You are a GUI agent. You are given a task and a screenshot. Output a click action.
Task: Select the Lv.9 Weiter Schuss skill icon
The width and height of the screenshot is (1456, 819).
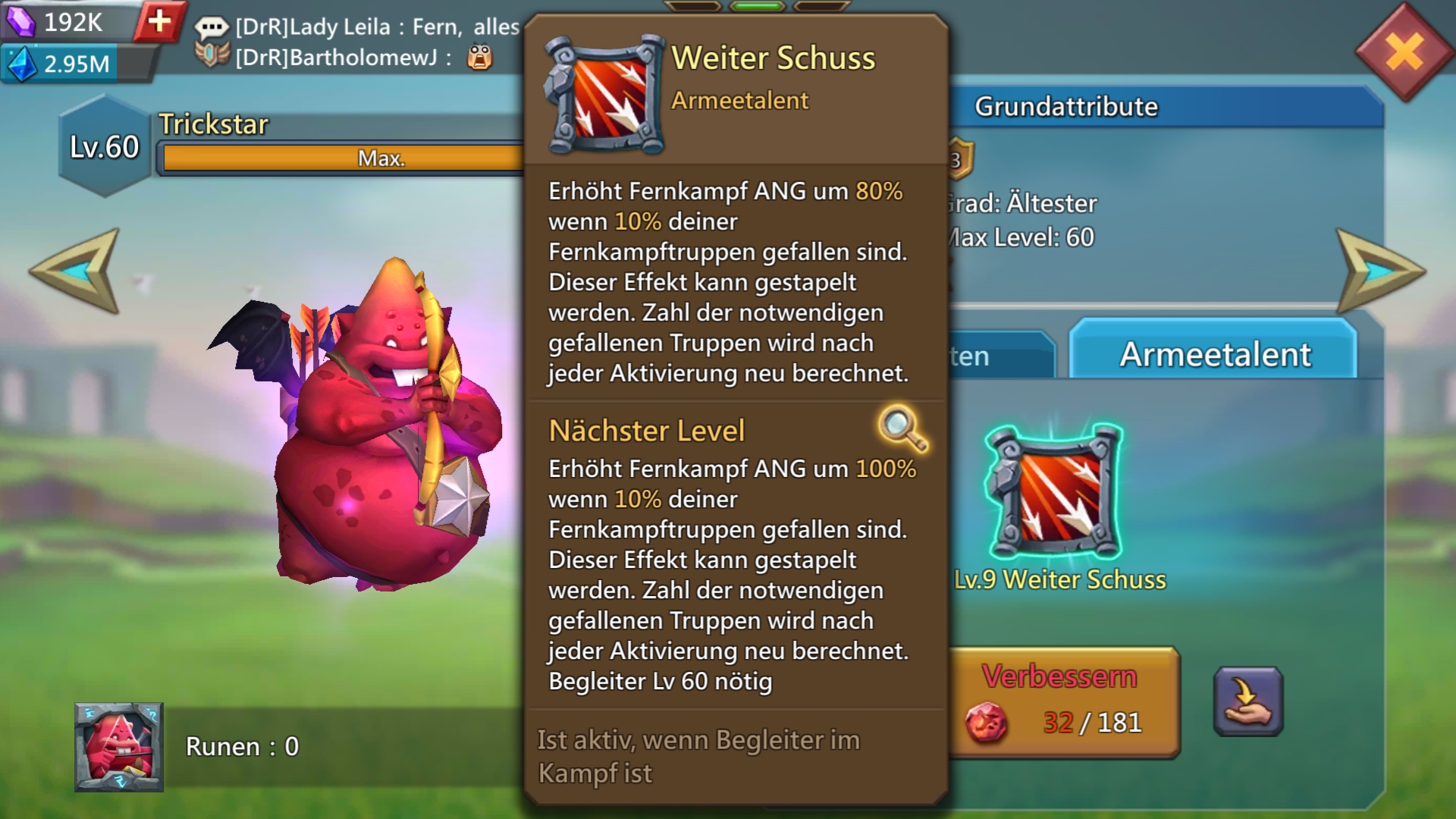(1053, 493)
